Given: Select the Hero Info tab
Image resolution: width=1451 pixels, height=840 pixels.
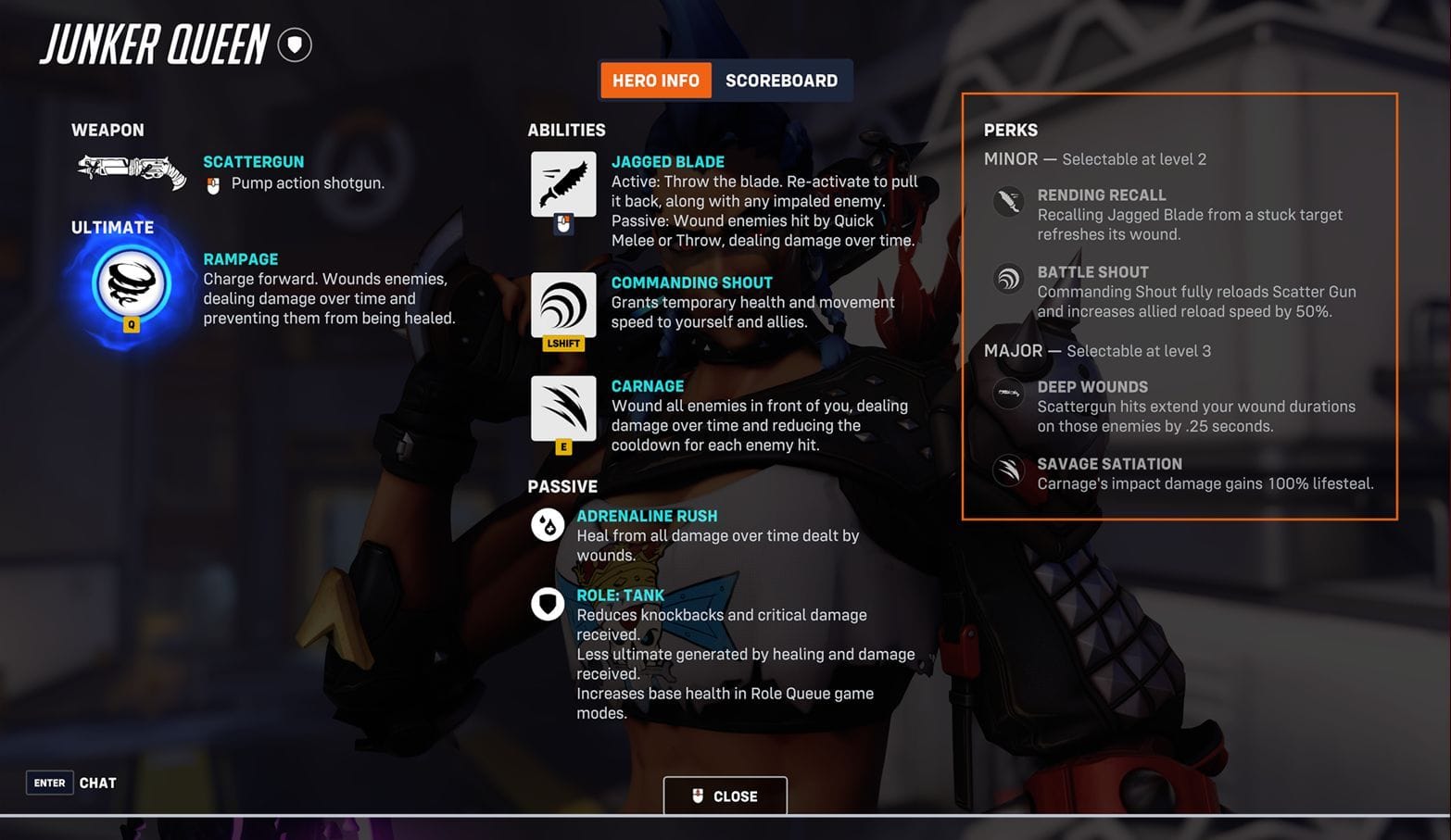Looking at the screenshot, I should click(x=655, y=80).
